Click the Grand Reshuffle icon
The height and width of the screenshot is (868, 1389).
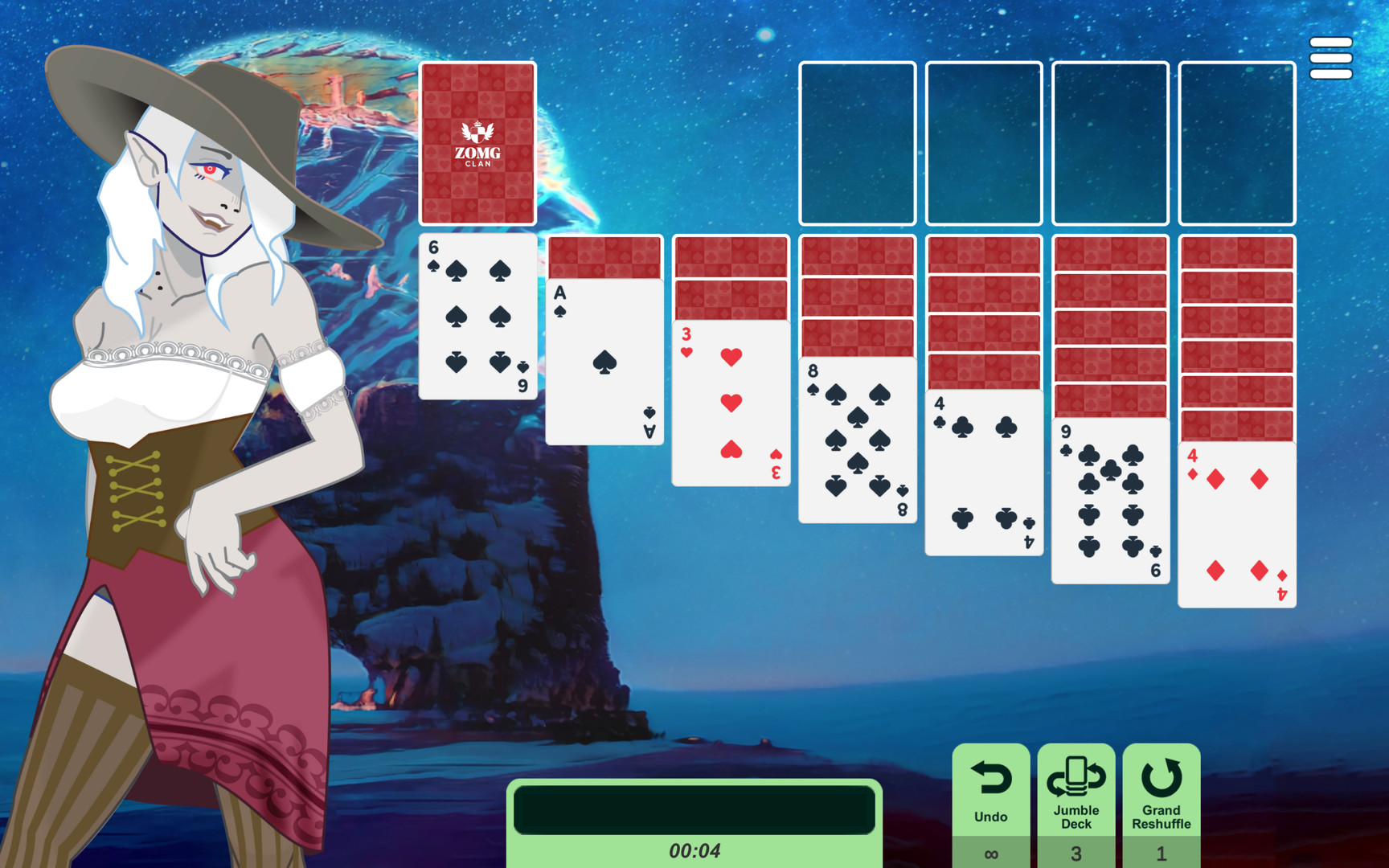1161,776
